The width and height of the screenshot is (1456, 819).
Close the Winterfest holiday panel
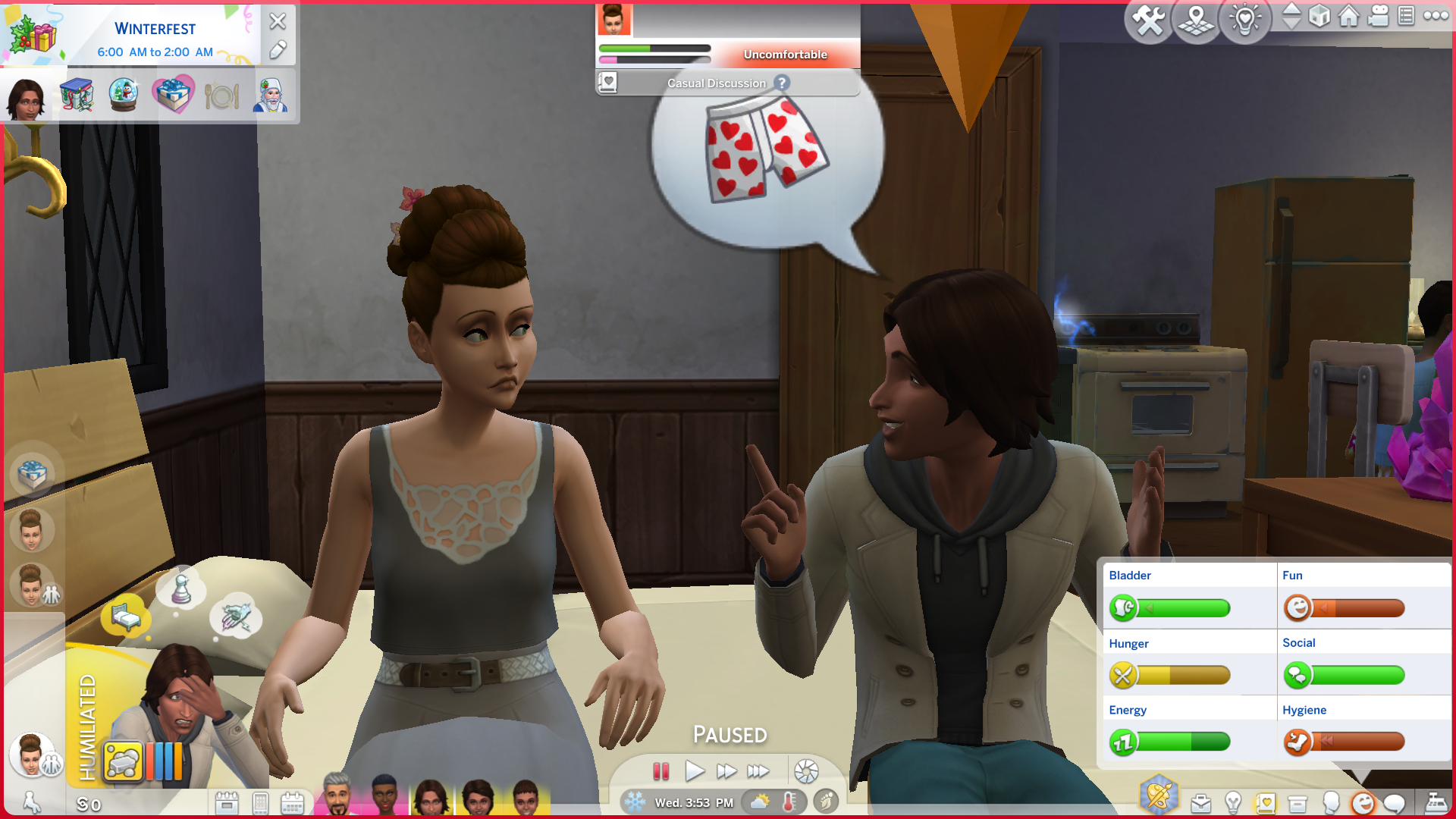[x=278, y=21]
